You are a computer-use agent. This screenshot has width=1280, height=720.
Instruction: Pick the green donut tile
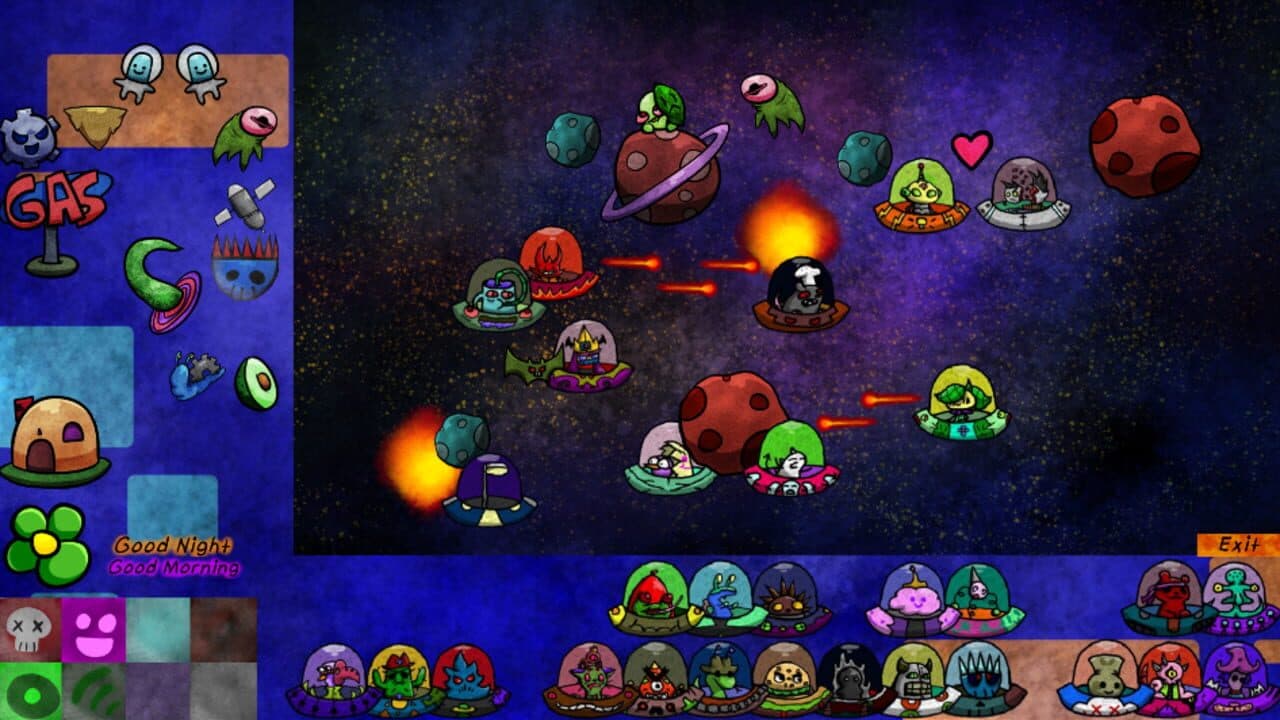click(x=31, y=692)
